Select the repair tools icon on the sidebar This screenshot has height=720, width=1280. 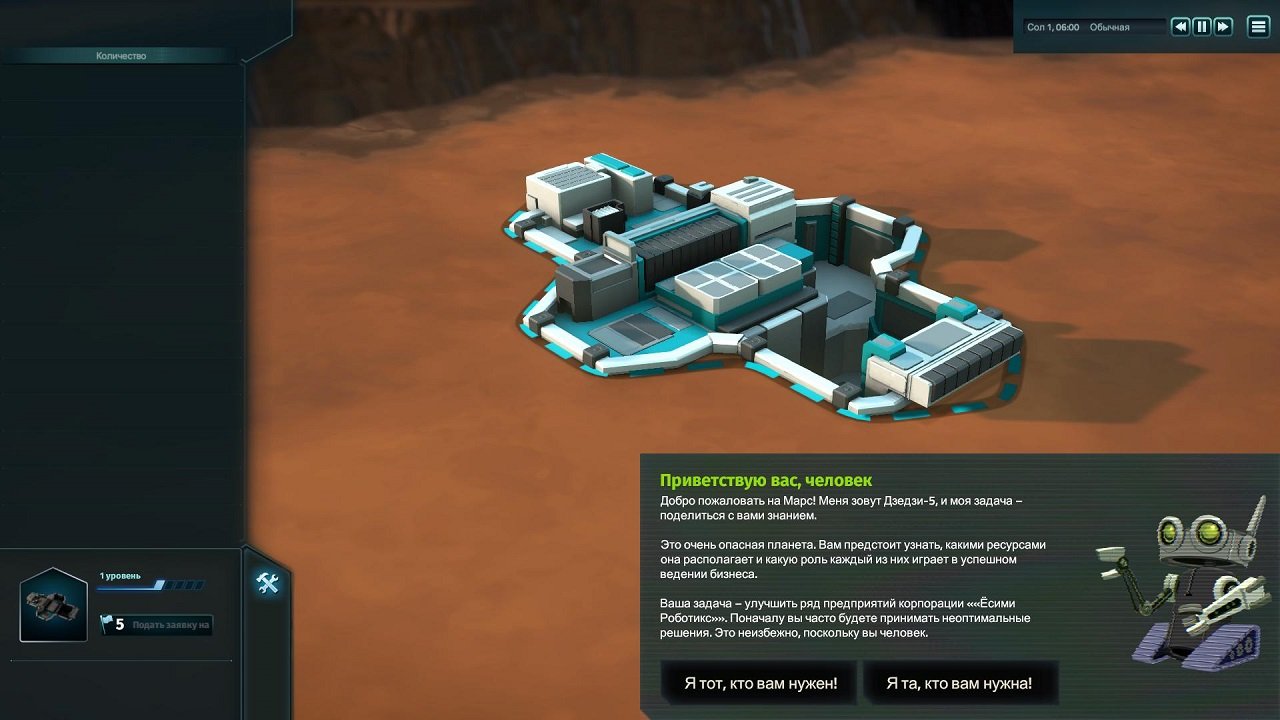point(268,584)
